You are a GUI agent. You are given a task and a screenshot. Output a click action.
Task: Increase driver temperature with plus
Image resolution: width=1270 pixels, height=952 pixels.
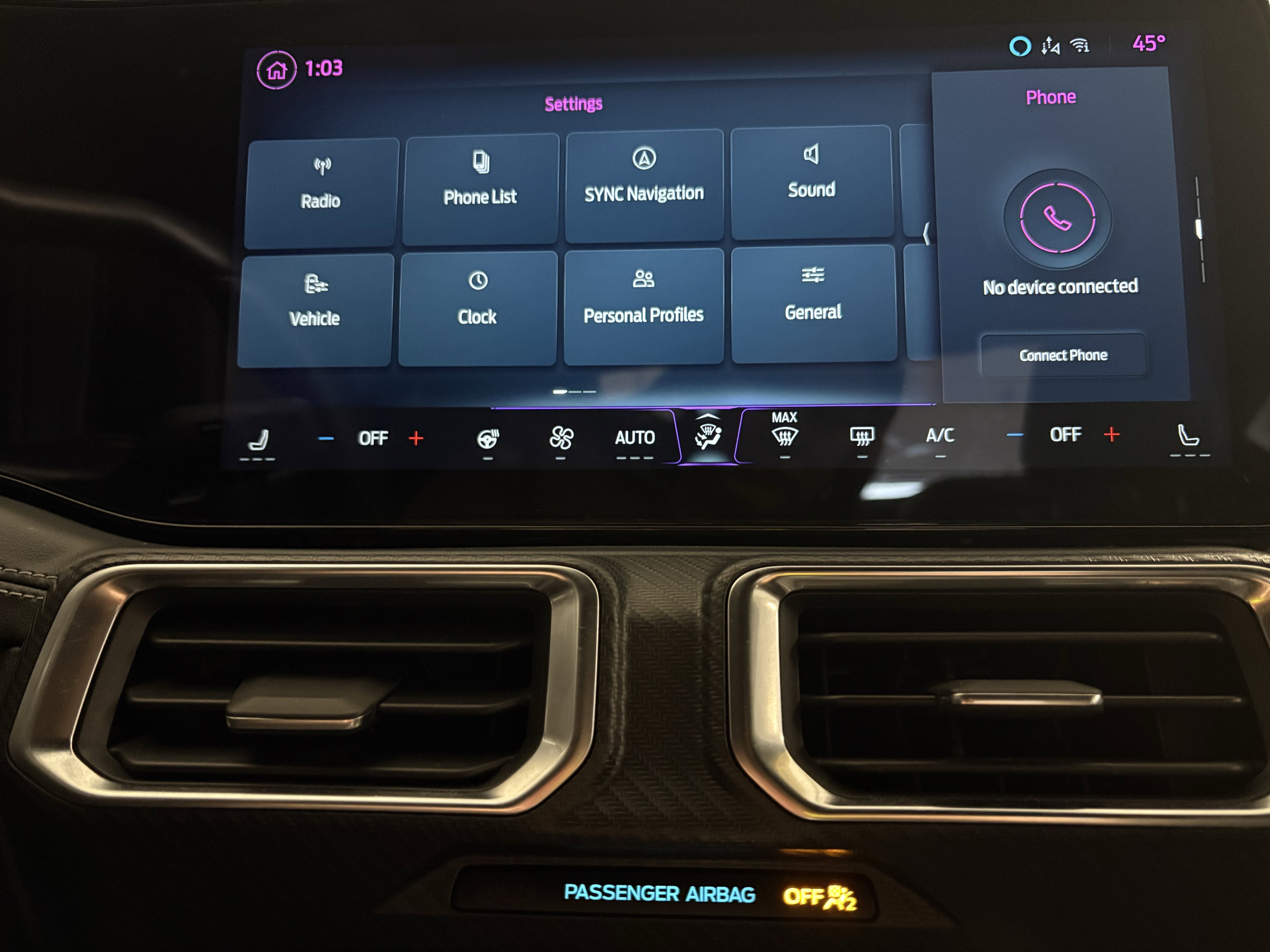(417, 437)
